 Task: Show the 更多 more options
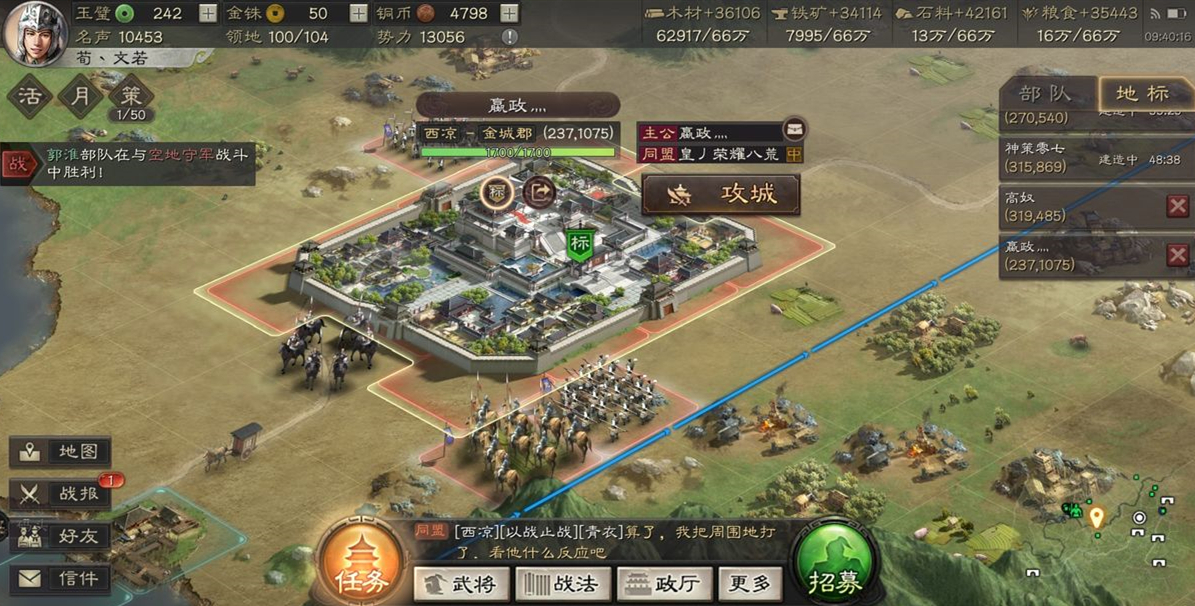[x=750, y=583]
